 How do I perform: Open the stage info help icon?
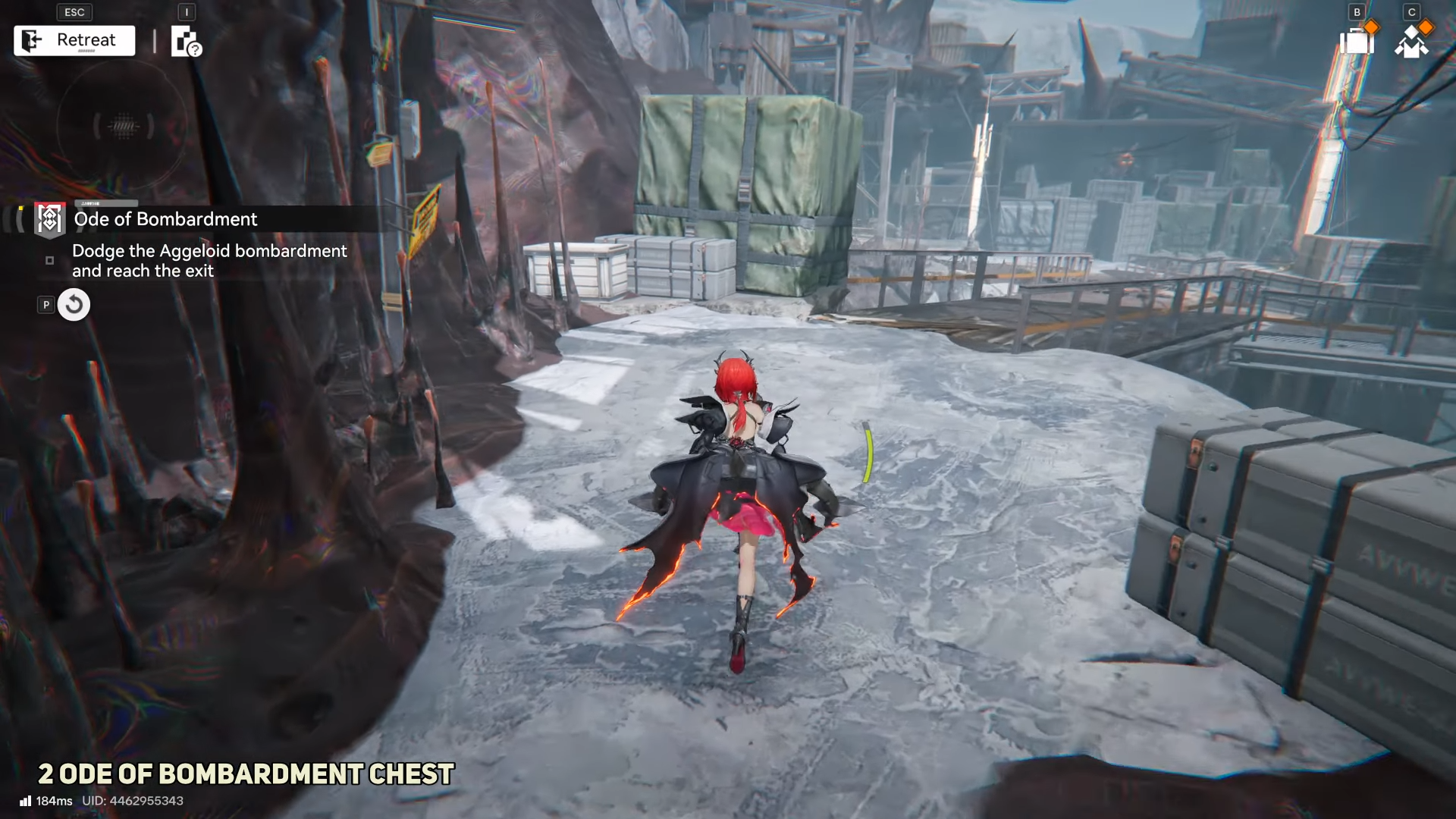point(186,42)
